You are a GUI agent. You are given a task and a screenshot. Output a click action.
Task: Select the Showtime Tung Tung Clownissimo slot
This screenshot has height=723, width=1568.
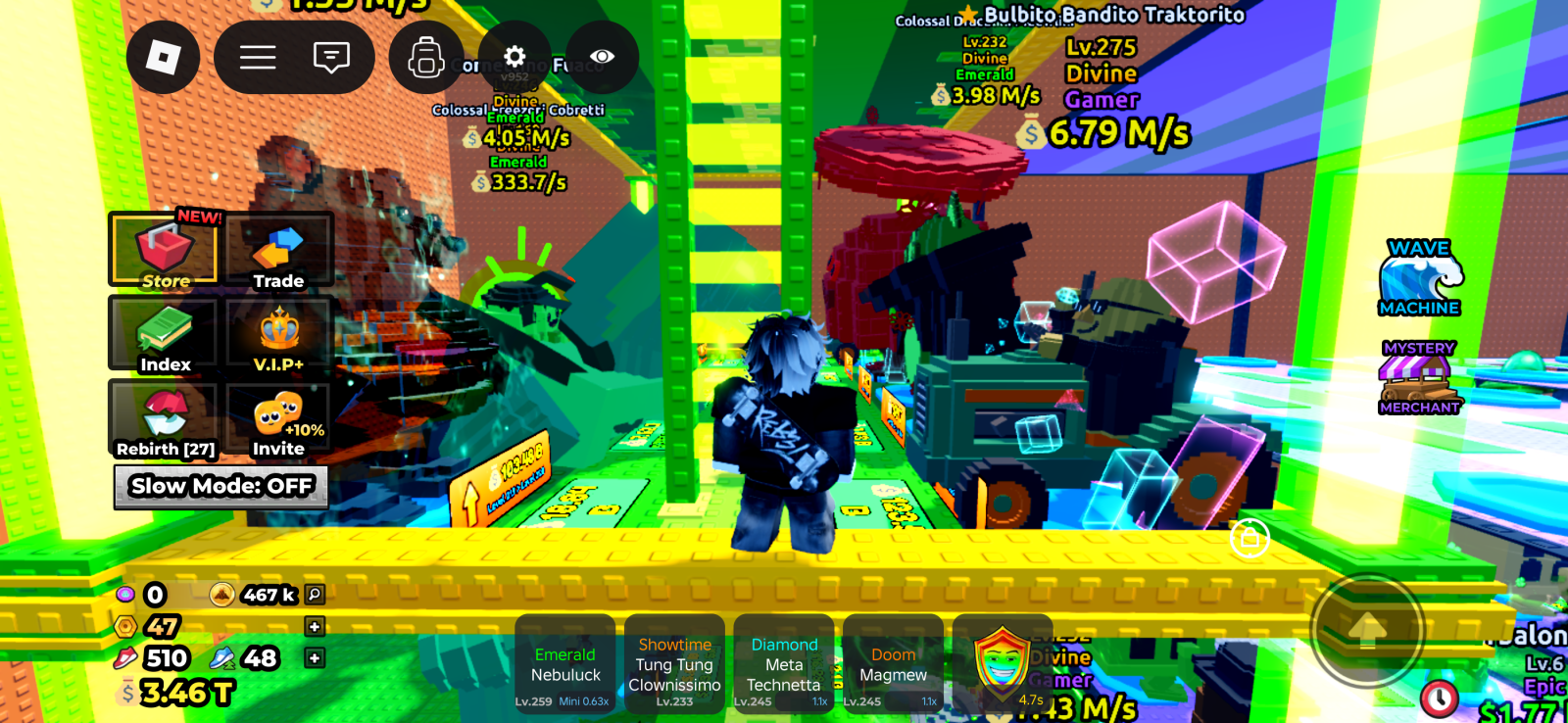coord(675,663)
